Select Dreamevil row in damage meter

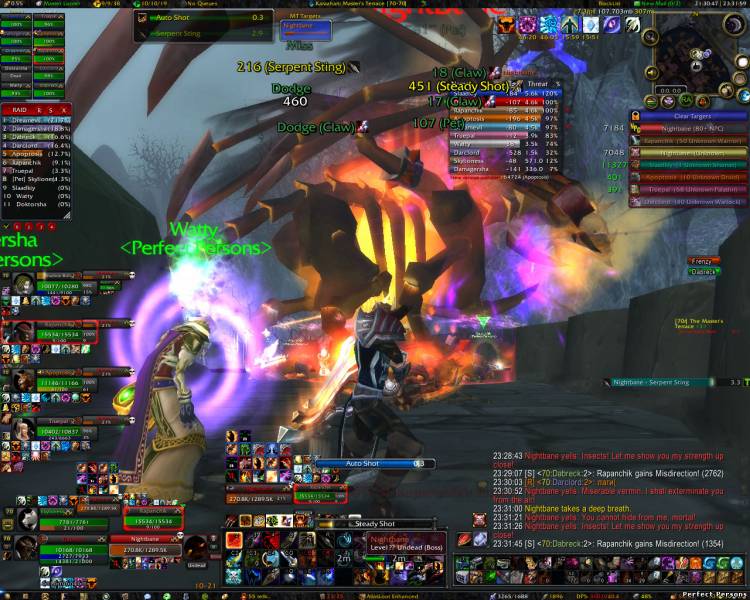click(x=36, y=121)
